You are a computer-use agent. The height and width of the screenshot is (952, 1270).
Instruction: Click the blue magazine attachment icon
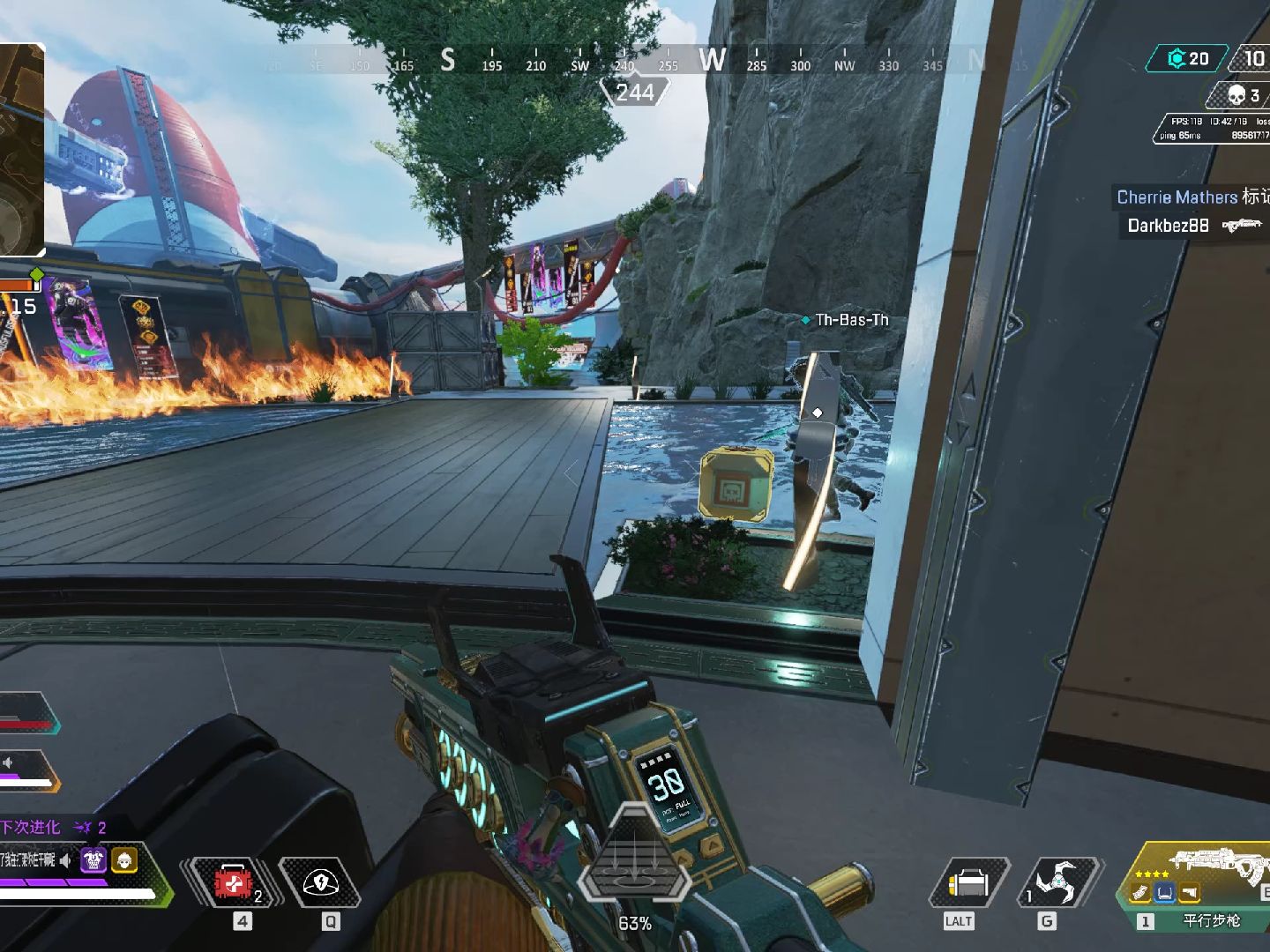1165,893
